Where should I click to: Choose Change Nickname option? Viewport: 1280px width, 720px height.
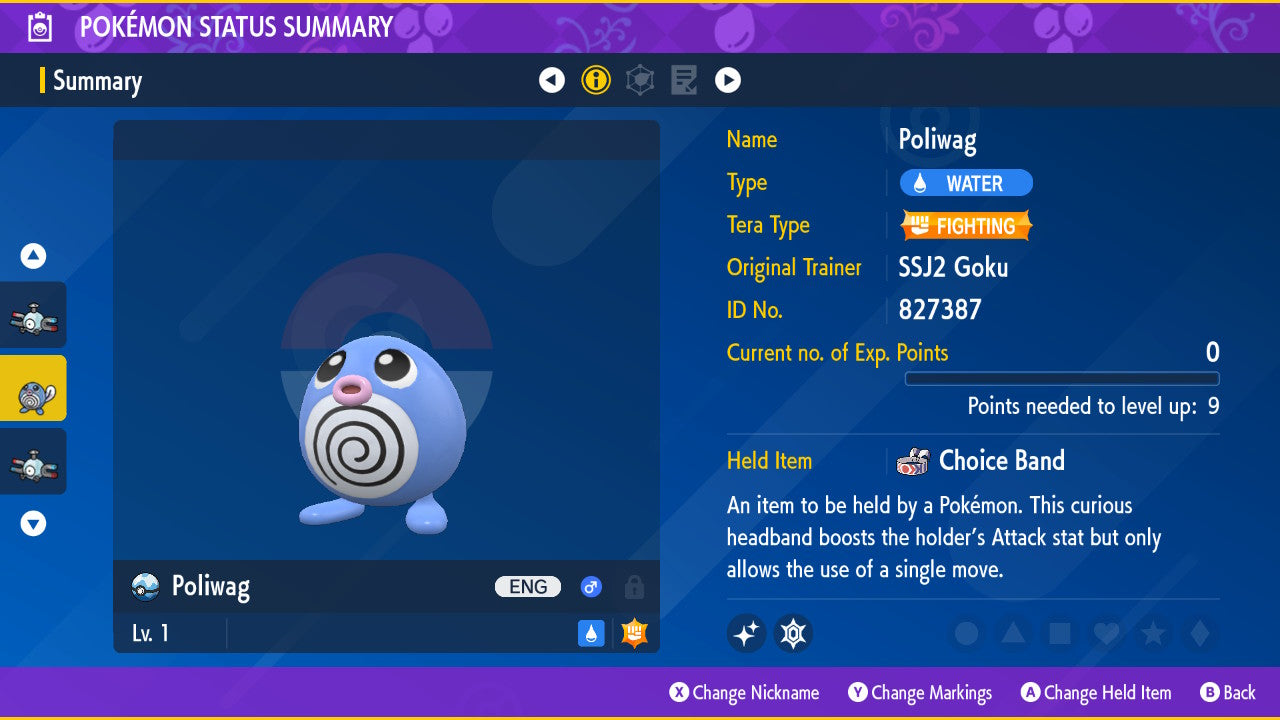pos(744,693)
